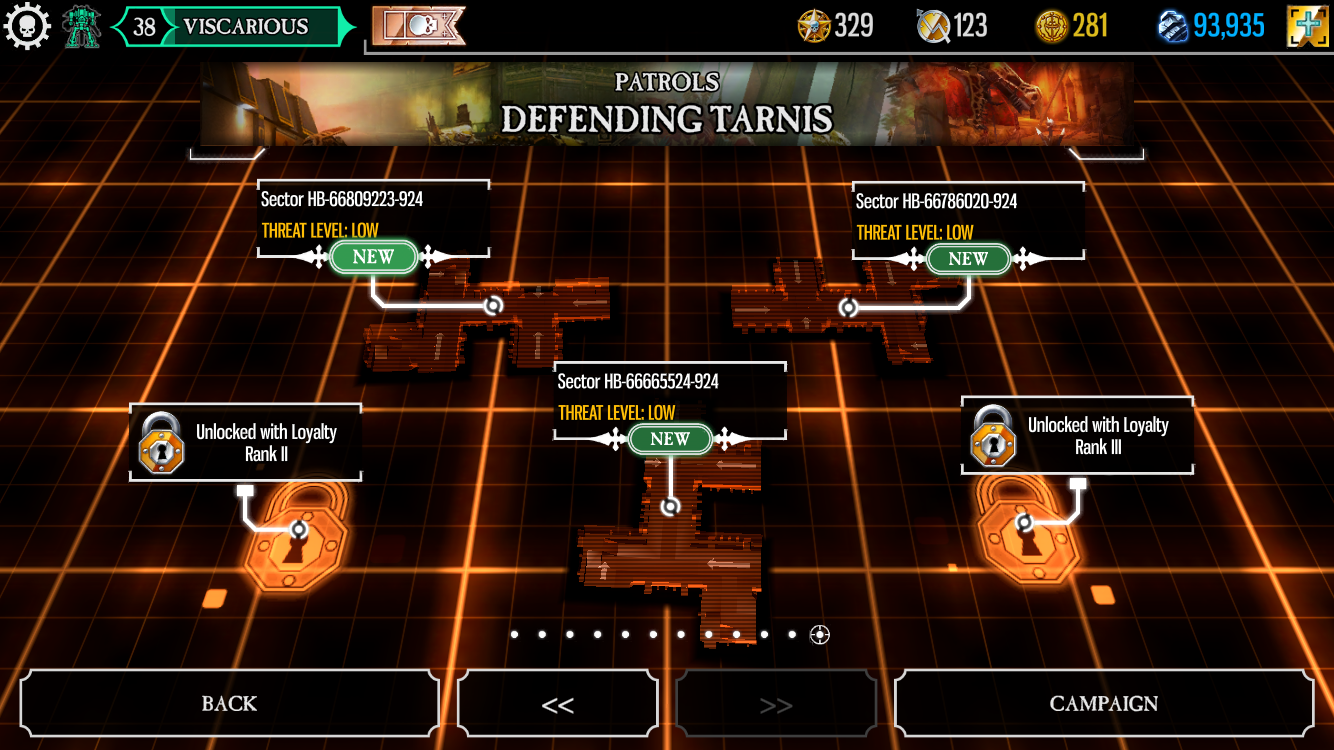Select the crosshair page indicator dot
This screenshot has height=750, width=1334.
click(x=820, y=634)
